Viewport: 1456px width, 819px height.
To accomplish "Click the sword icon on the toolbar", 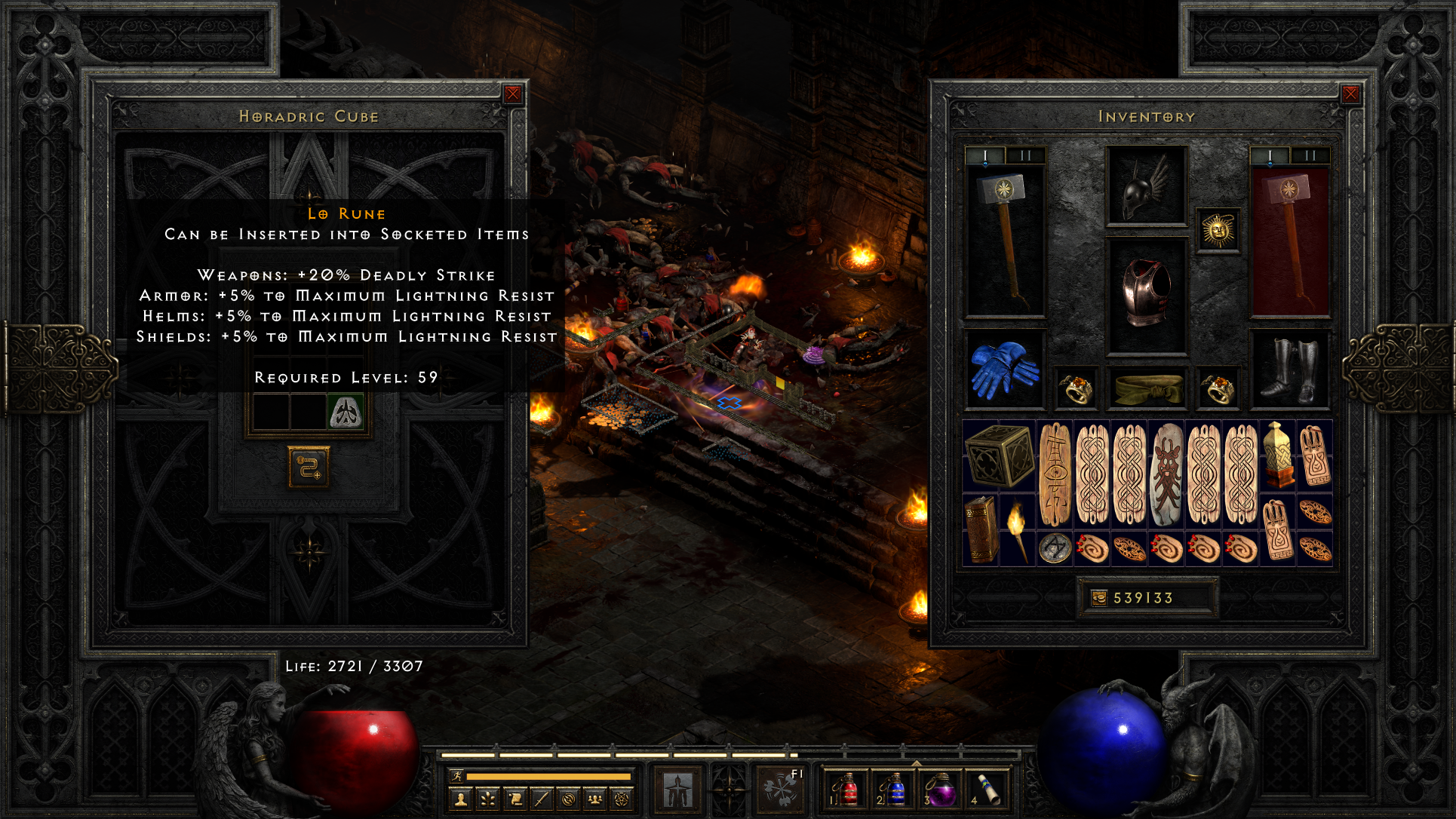I will [x=541, y=799].
